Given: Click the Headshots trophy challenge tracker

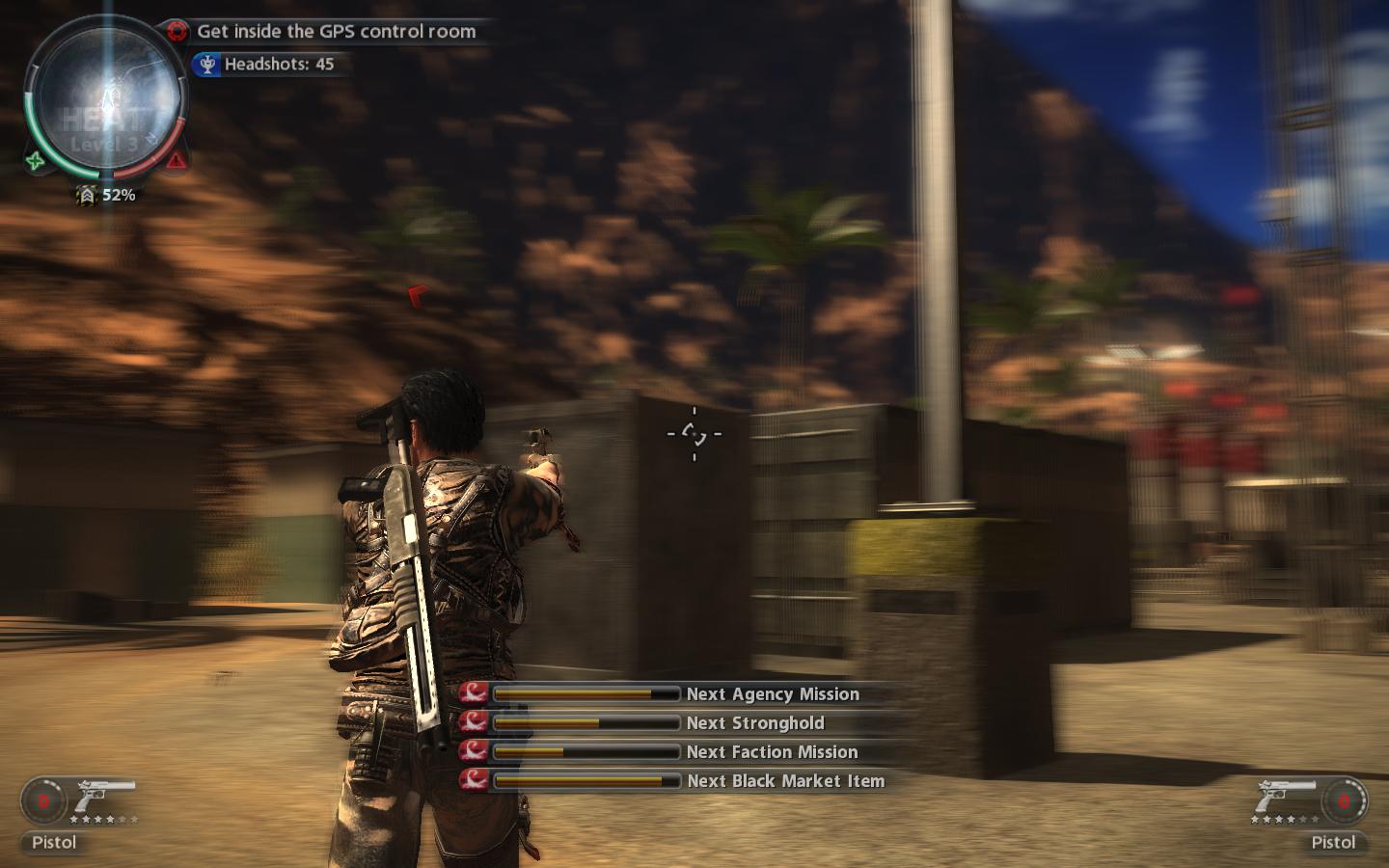Looking at the screenshot, I should coord(278,65).
